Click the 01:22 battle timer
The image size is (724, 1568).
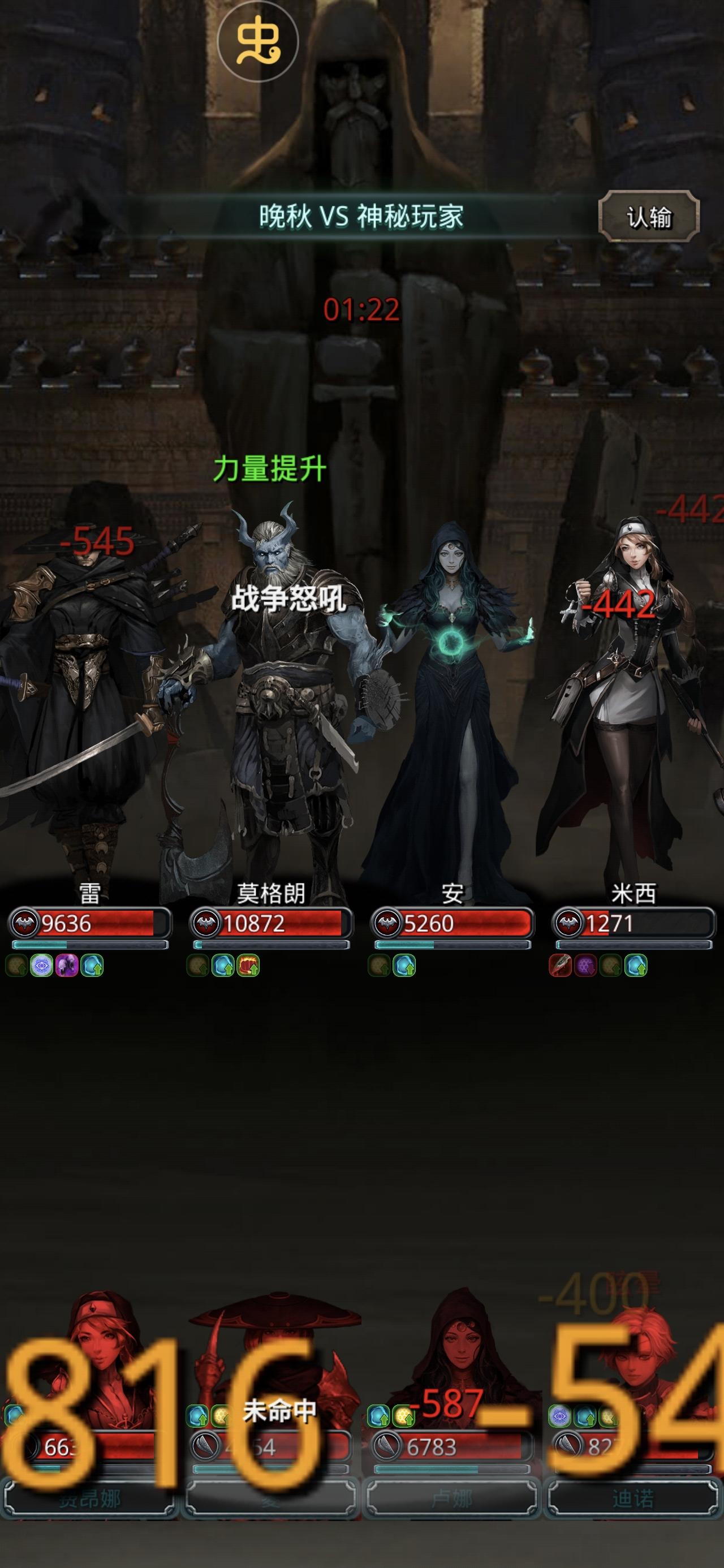(360, 310)
